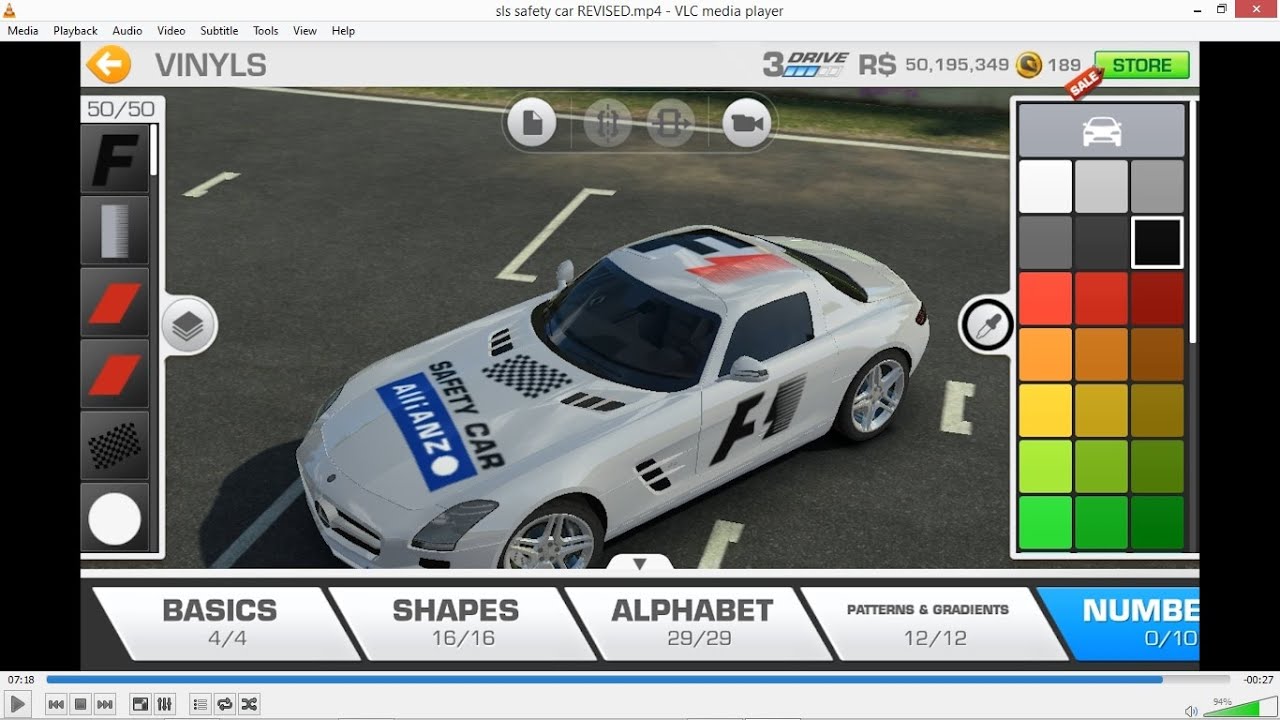Choose the car paint color option
The height and width of the screenshot is (720, 1280).
pyautogui.click(x=1101, y=131)
